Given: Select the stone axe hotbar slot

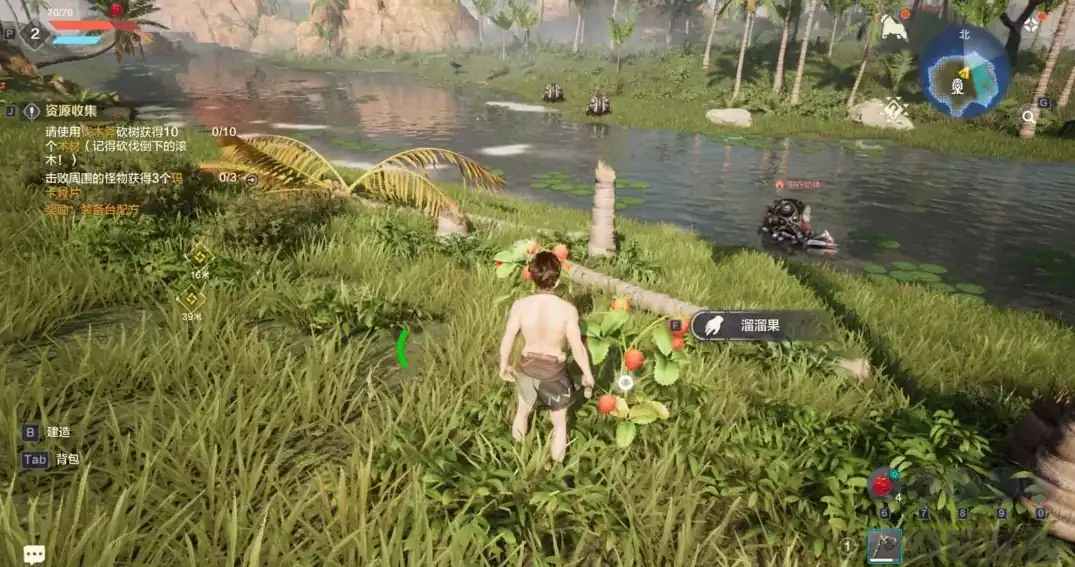Looking at the screenshot, I should click(884, 547).
